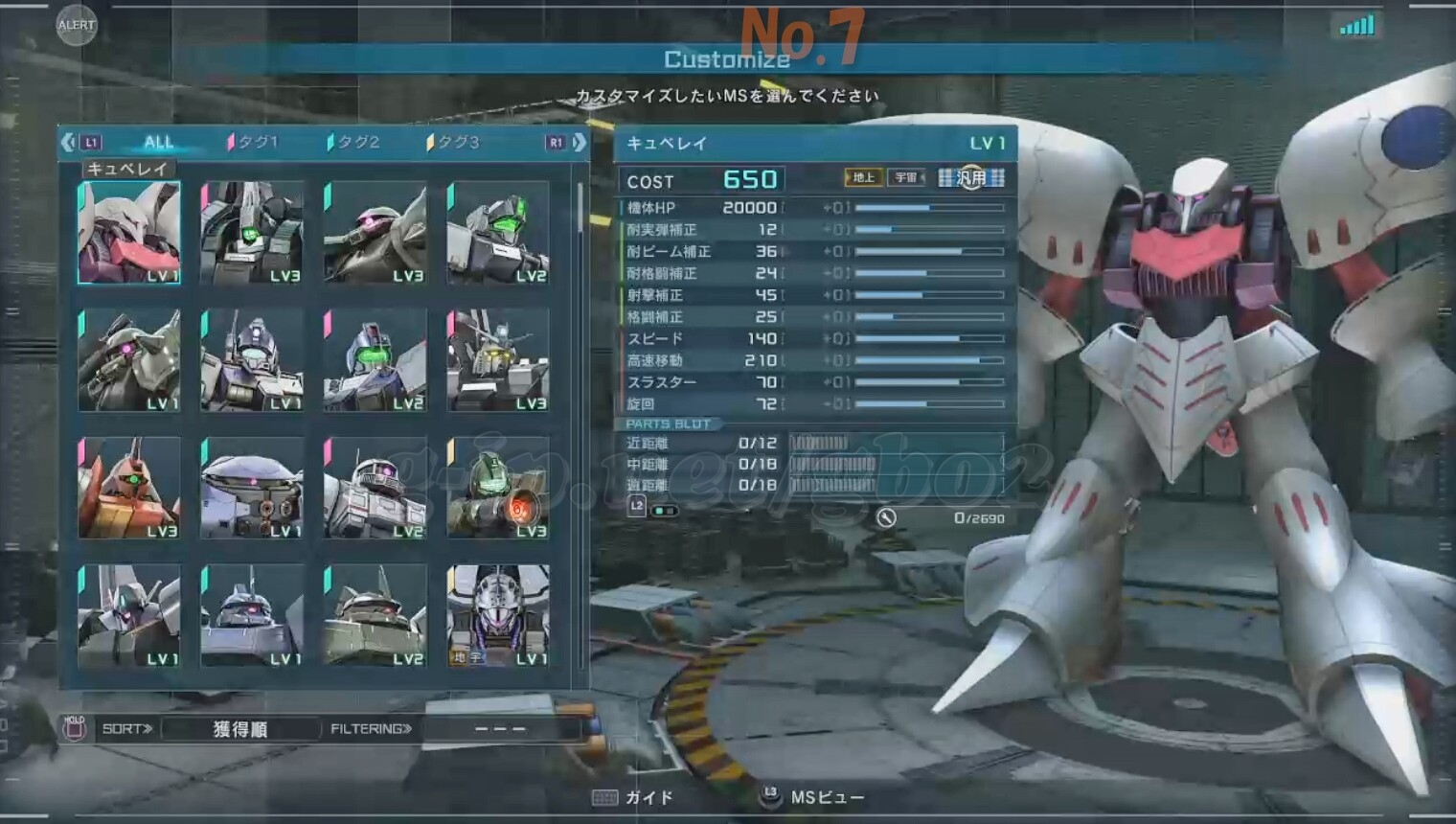Select the white boxy suit with purple eye
Viewport: 1456px width, 824px height.
(x=375, y=488)
